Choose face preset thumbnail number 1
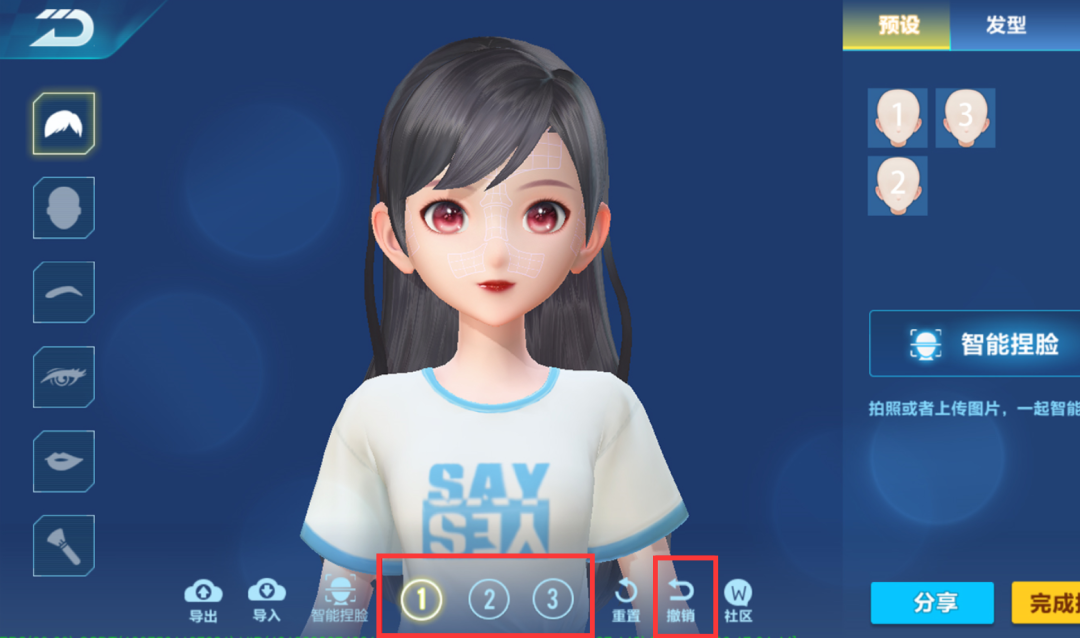Image resolution: width=1080 pixels, height=638 pixels. 897,118
